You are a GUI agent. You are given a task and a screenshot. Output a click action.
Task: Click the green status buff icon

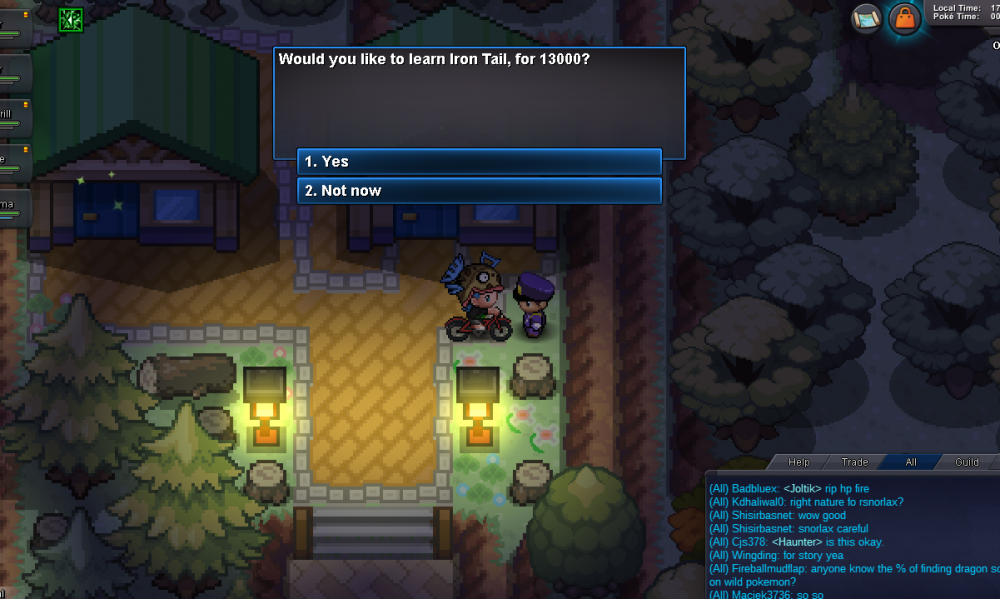tap(71, 19)
